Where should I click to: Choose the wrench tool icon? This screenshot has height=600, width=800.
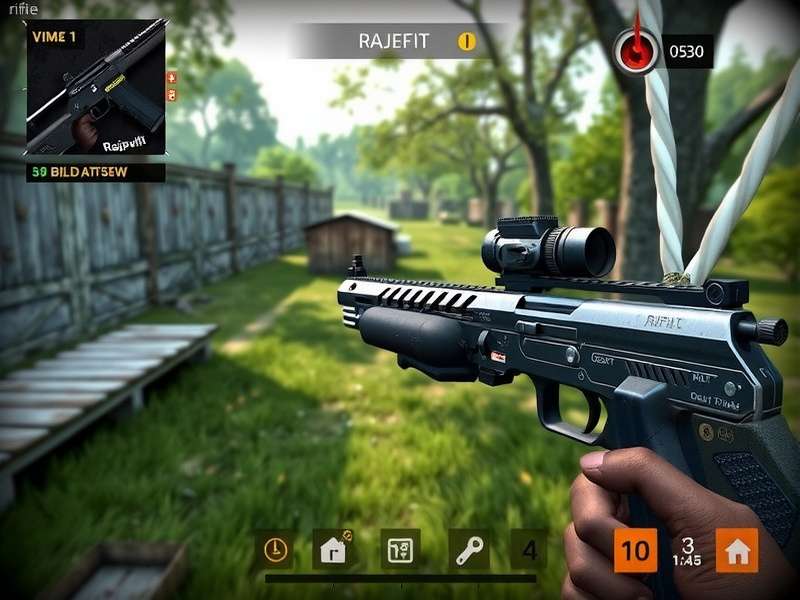click(x=467, y=549)
